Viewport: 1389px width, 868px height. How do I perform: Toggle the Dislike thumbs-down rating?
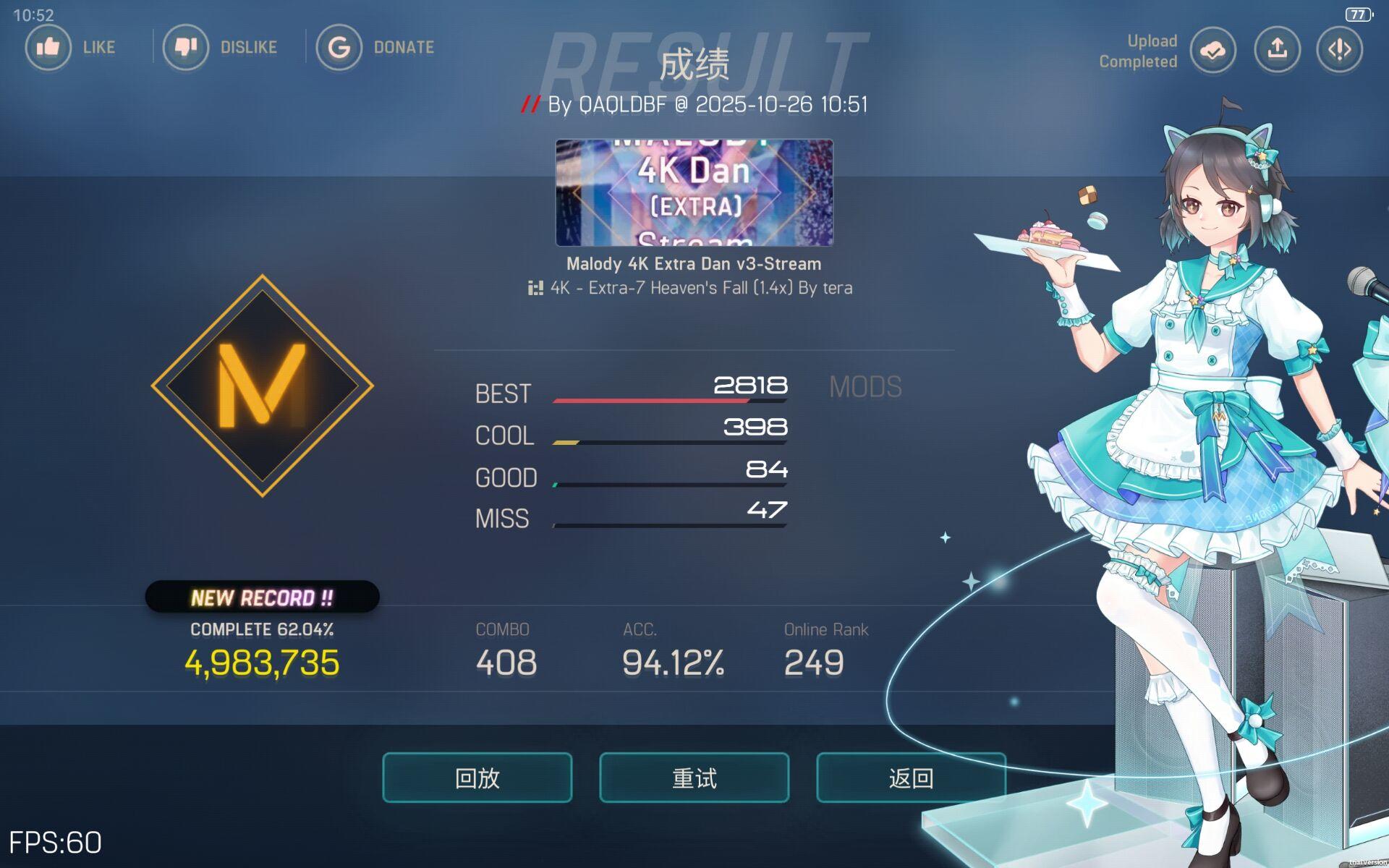point(186,47)
